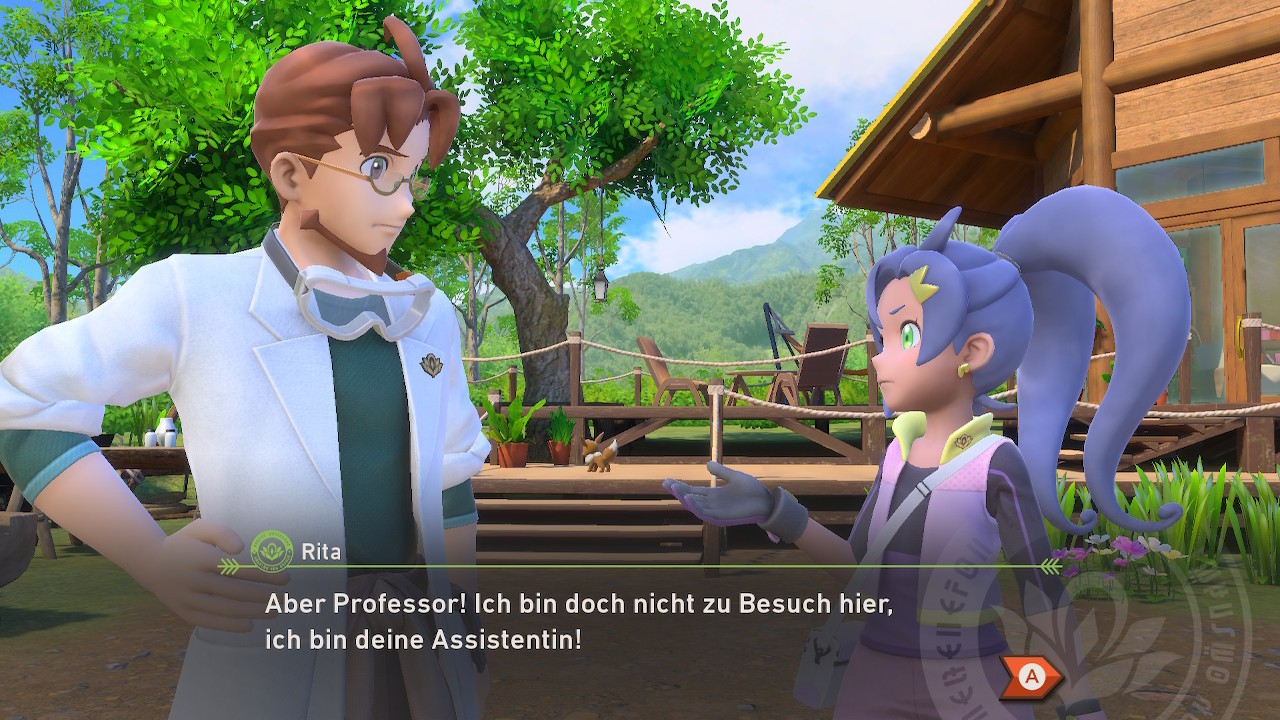Click the hanging lantern by the tree
This screenshot has height=720, width=1280.
coord(598,287)
